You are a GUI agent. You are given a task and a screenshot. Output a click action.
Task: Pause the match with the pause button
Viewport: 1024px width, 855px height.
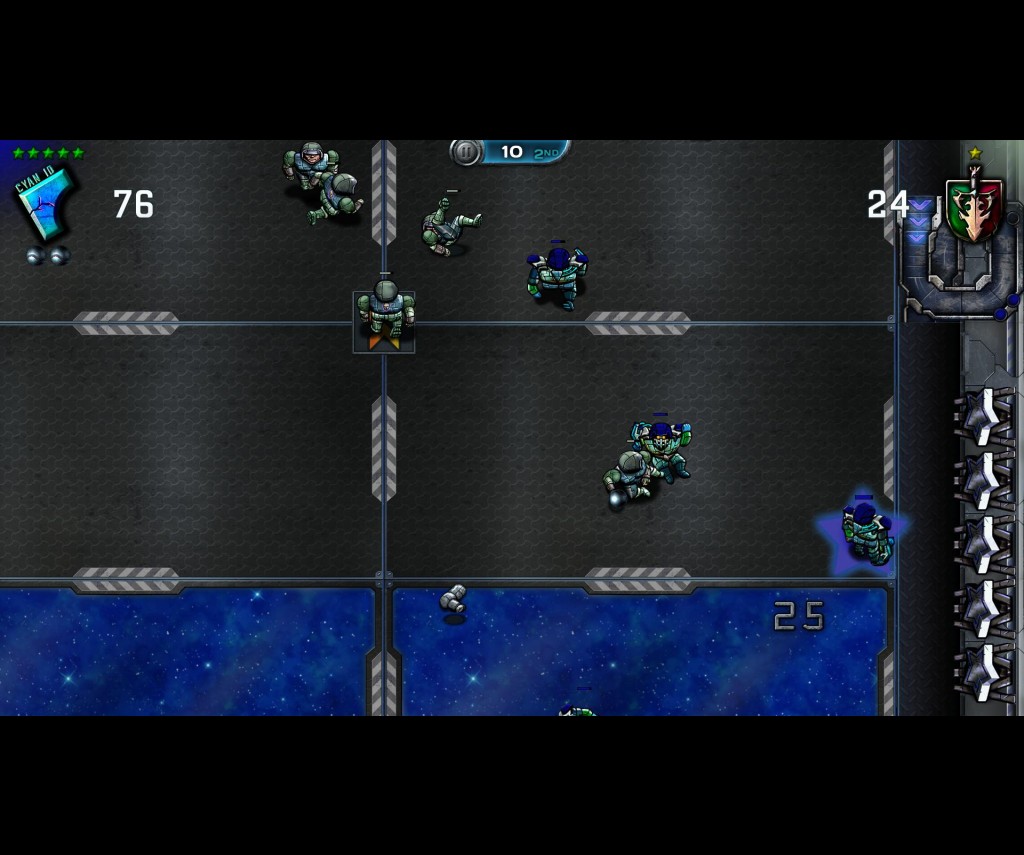click(466, 152)
